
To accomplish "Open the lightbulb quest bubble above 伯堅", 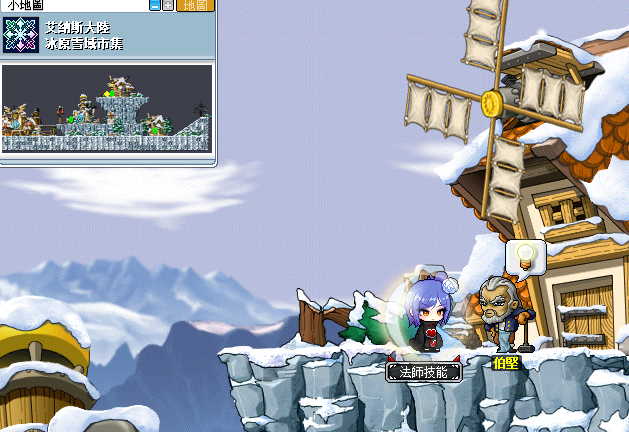I will [x=525, y=257].
